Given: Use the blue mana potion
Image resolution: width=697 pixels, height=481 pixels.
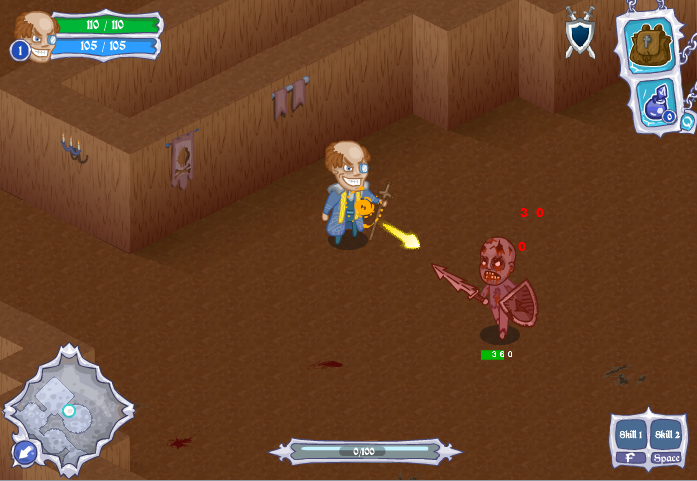Looking at the screenshot, I should 656,102.
